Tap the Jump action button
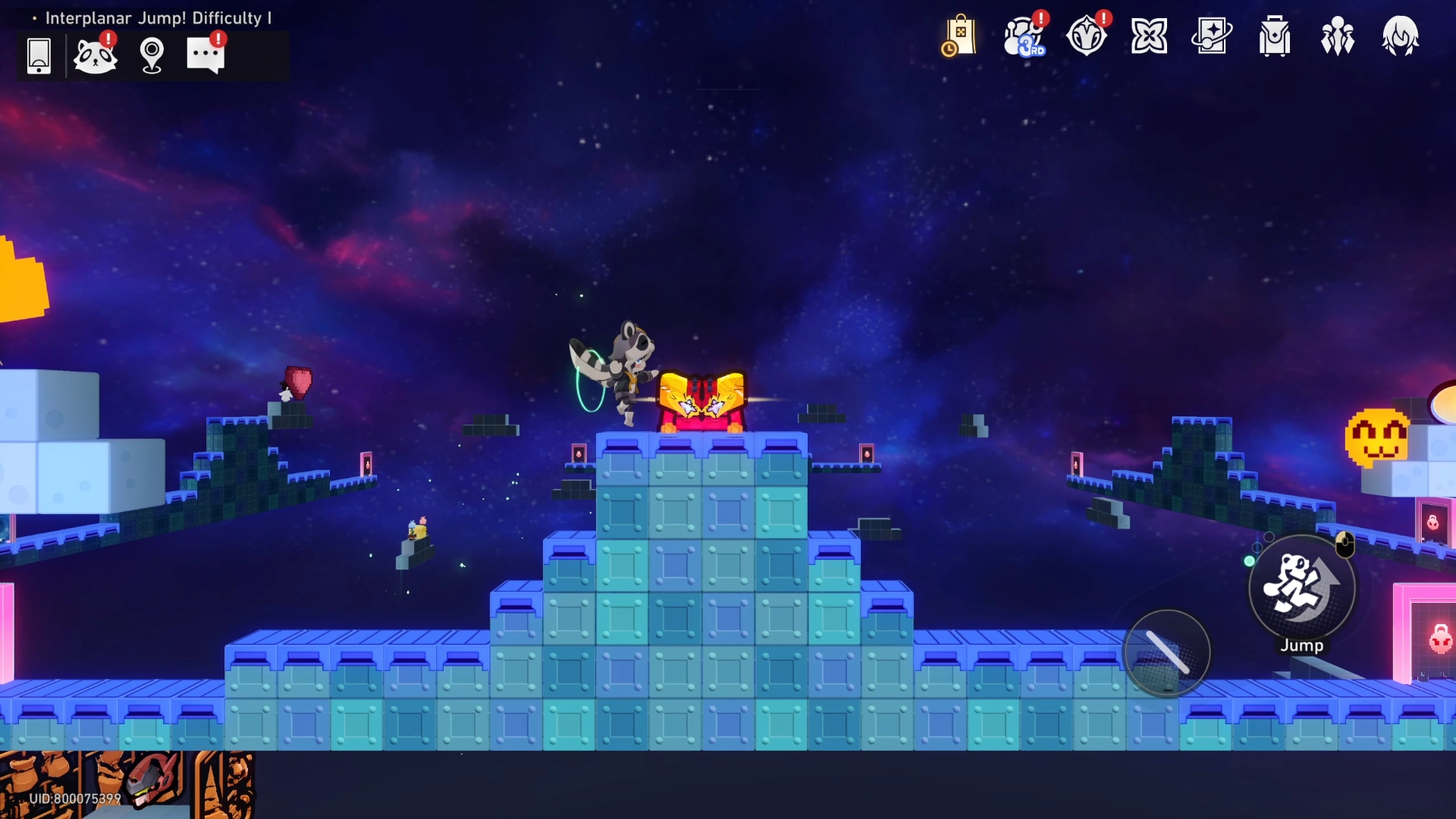1456x819 pixels. 1302,588
